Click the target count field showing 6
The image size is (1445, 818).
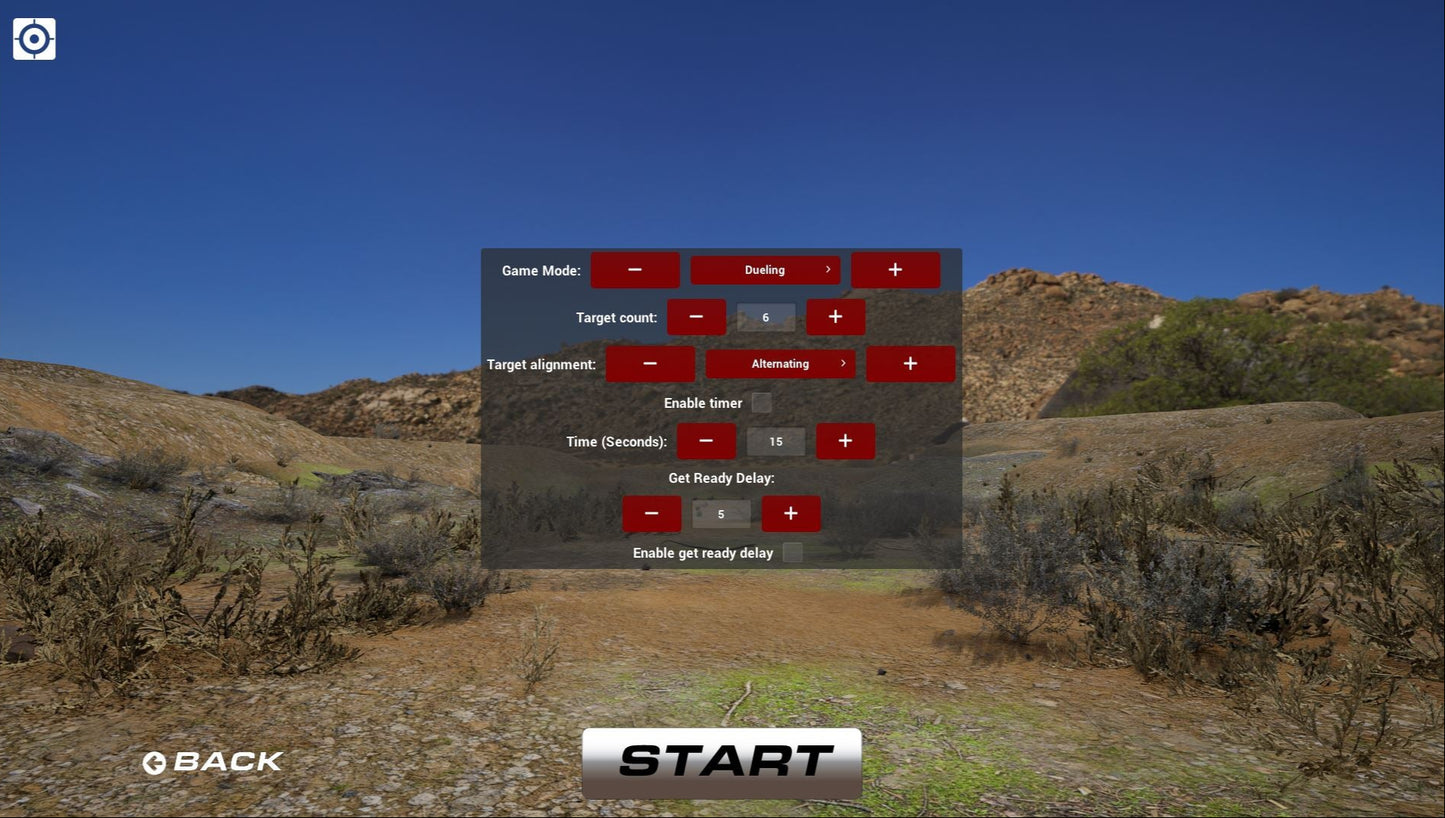click(x=765, y=316)
